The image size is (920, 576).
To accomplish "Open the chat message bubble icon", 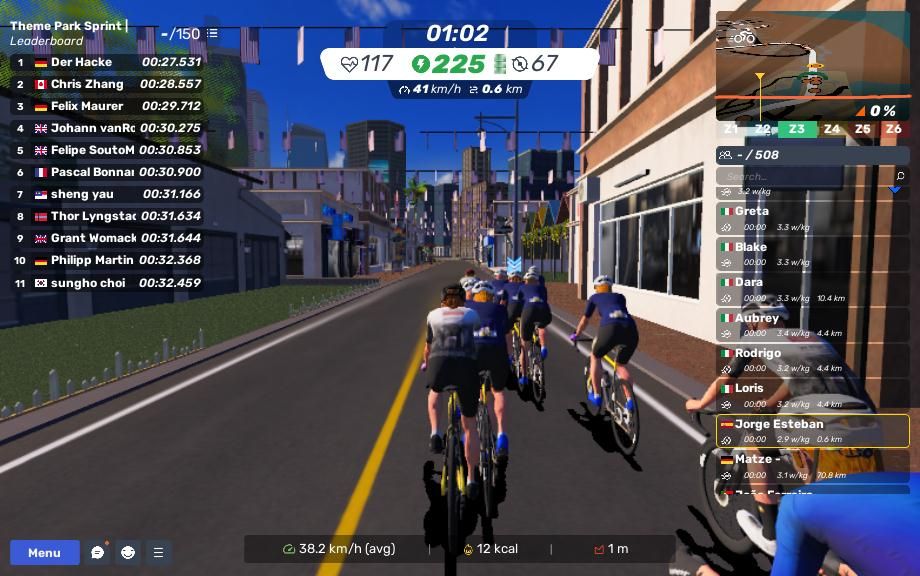I will pyautogui.click(x=98, y=552).
